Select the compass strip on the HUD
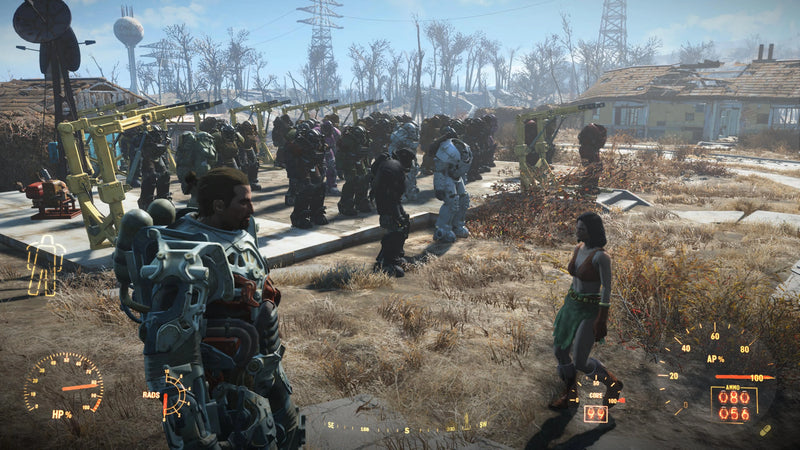 (406, 427)
